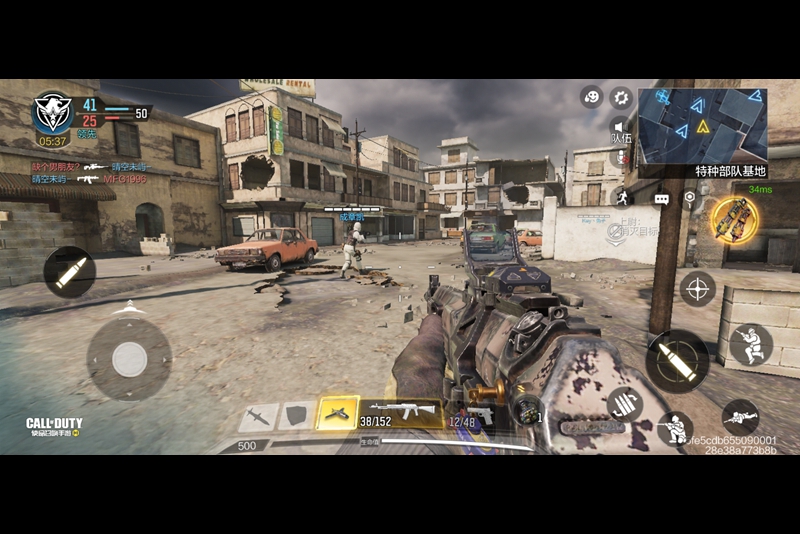Fire with the left bullet button
800x534 pixels.
coord(70,272)
